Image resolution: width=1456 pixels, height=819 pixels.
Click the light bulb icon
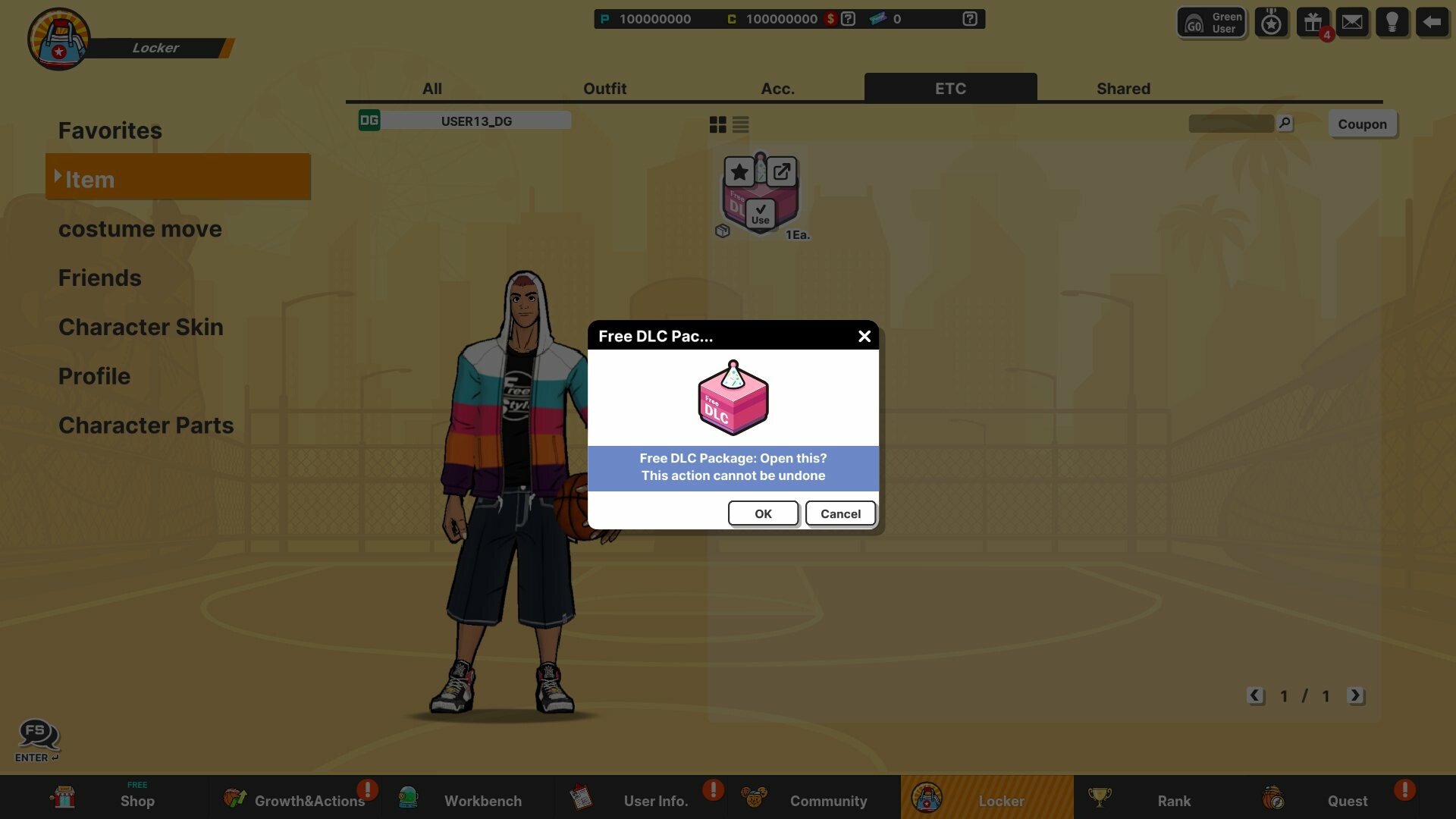(1393, 21)
